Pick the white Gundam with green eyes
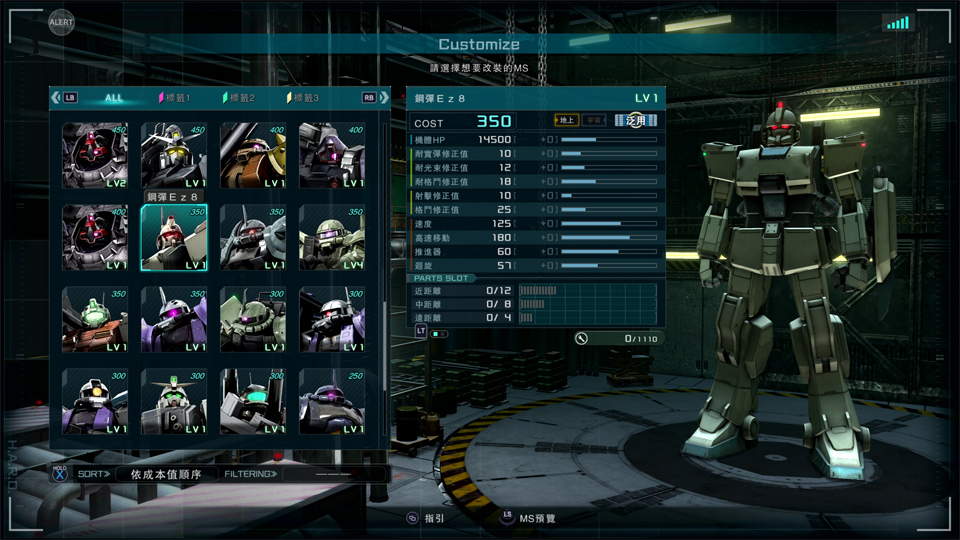Viewport: 960px width, 540px height. point(174,402)
